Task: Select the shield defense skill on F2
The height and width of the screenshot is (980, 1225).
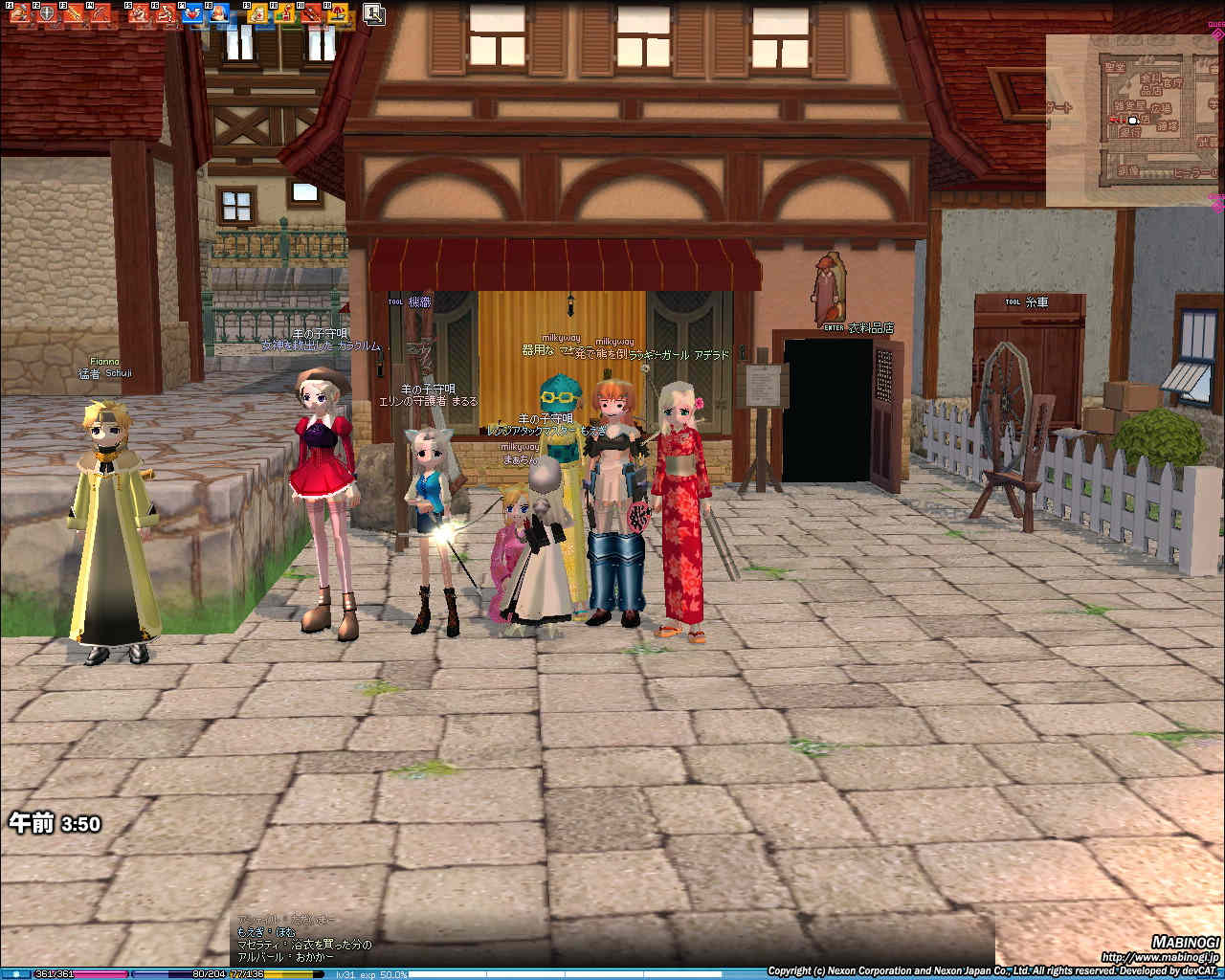Action: (x=46, y=13)
